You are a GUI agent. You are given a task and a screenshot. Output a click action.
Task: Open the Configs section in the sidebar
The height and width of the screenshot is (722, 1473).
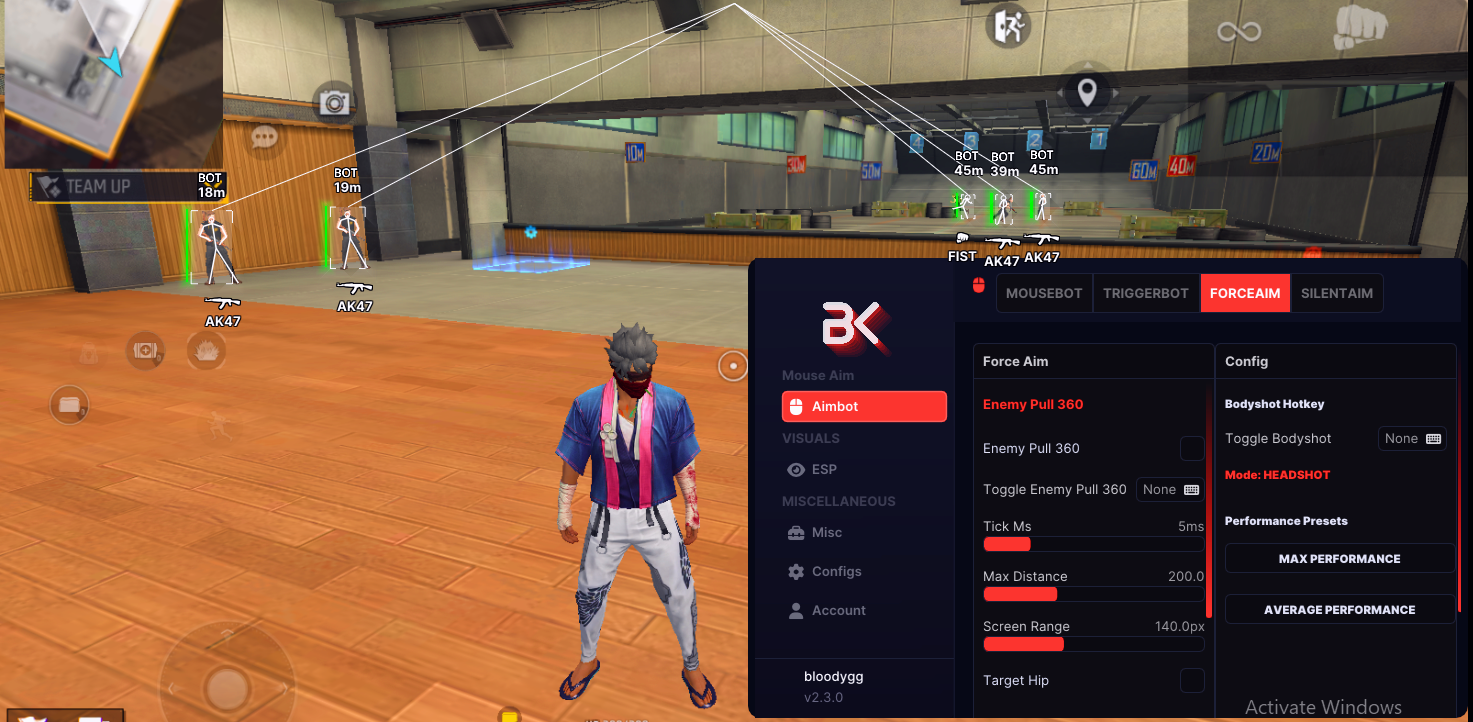point(835,571)
